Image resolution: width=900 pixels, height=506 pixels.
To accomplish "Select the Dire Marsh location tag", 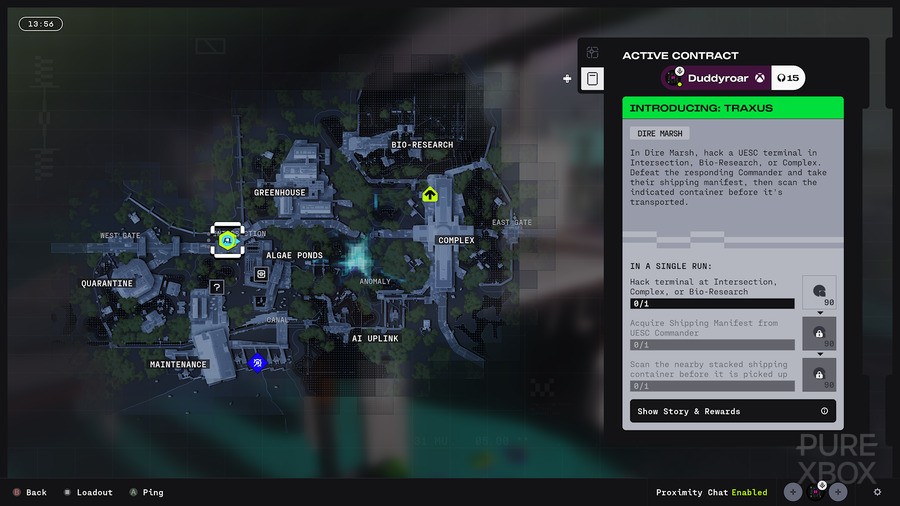I will [659, 133].
